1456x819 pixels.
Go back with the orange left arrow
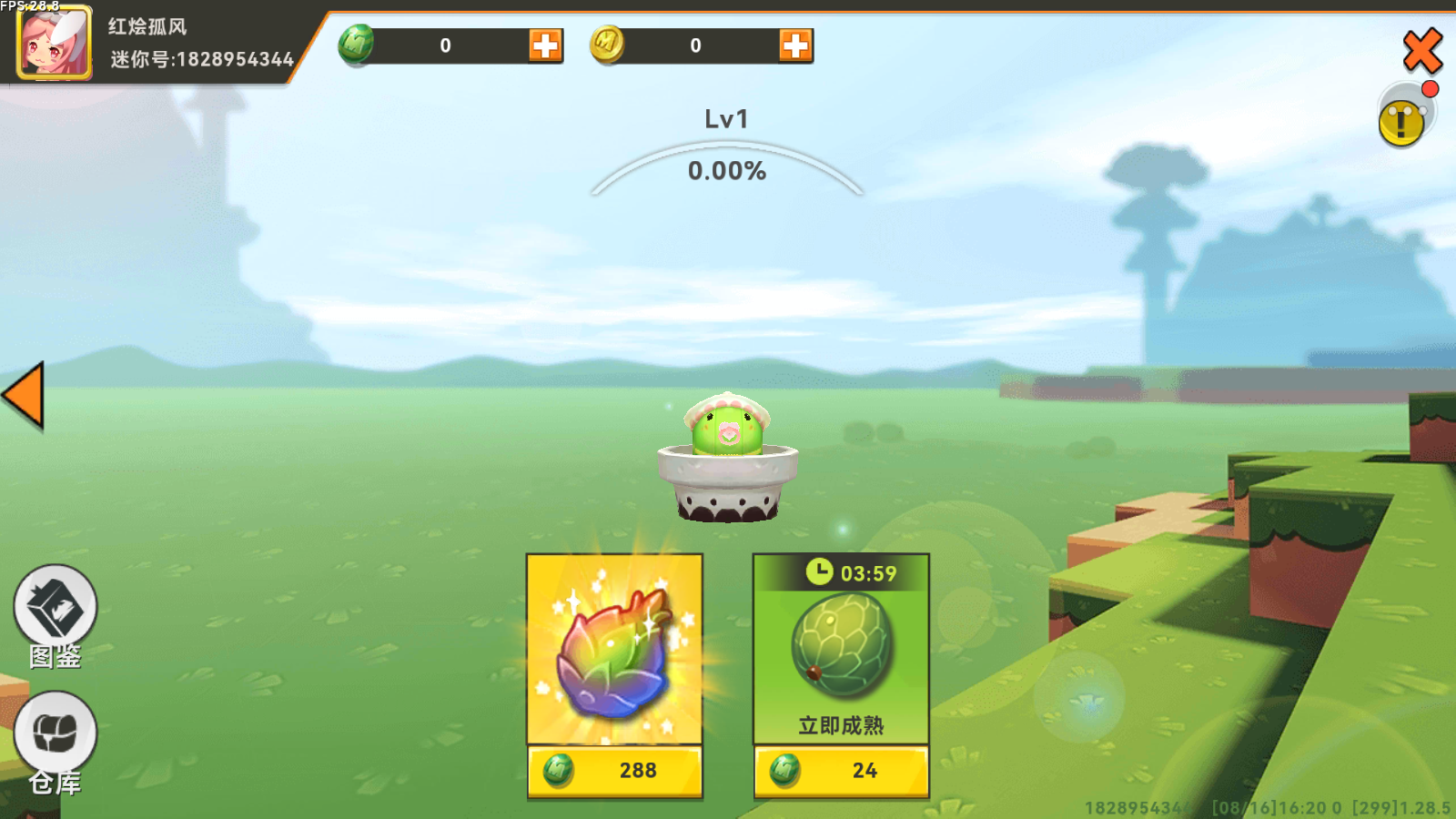pos(24,395)
